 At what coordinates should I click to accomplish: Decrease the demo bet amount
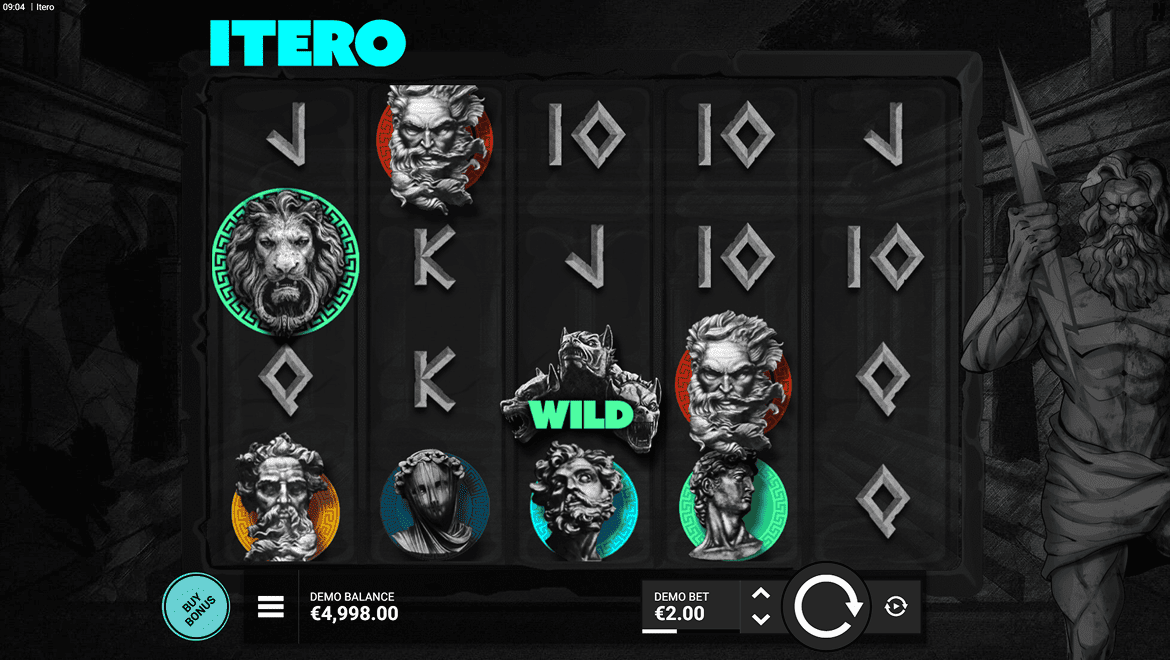tap(760, 620)
